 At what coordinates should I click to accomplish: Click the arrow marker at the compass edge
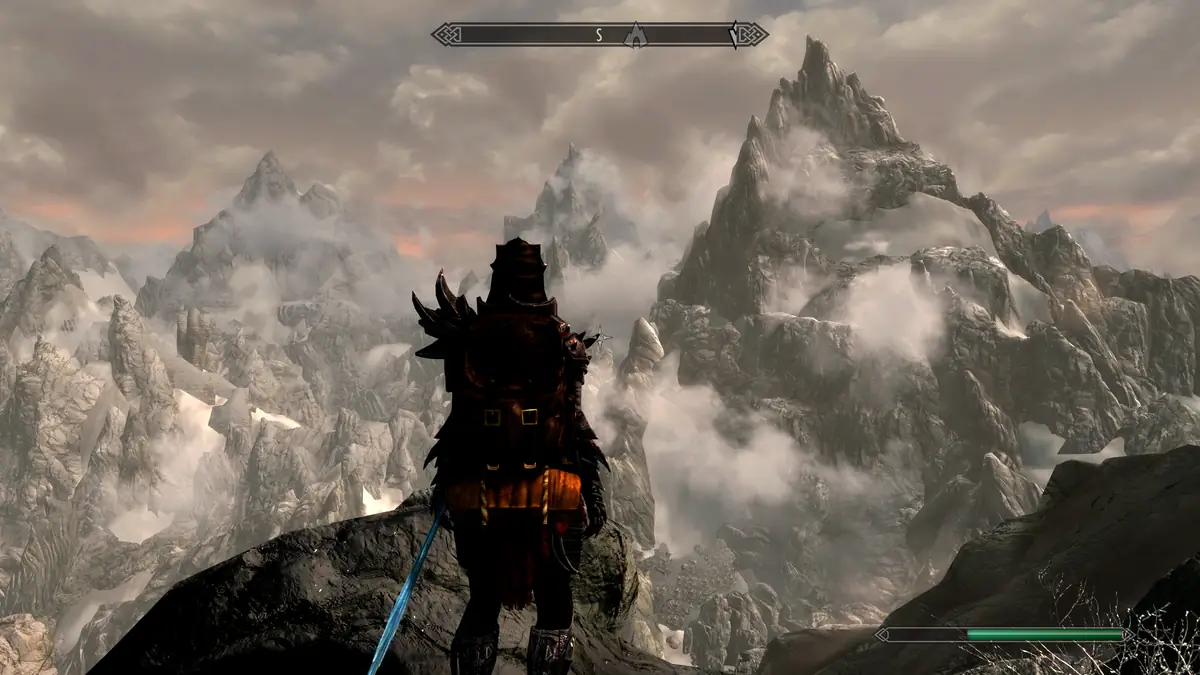736,35
